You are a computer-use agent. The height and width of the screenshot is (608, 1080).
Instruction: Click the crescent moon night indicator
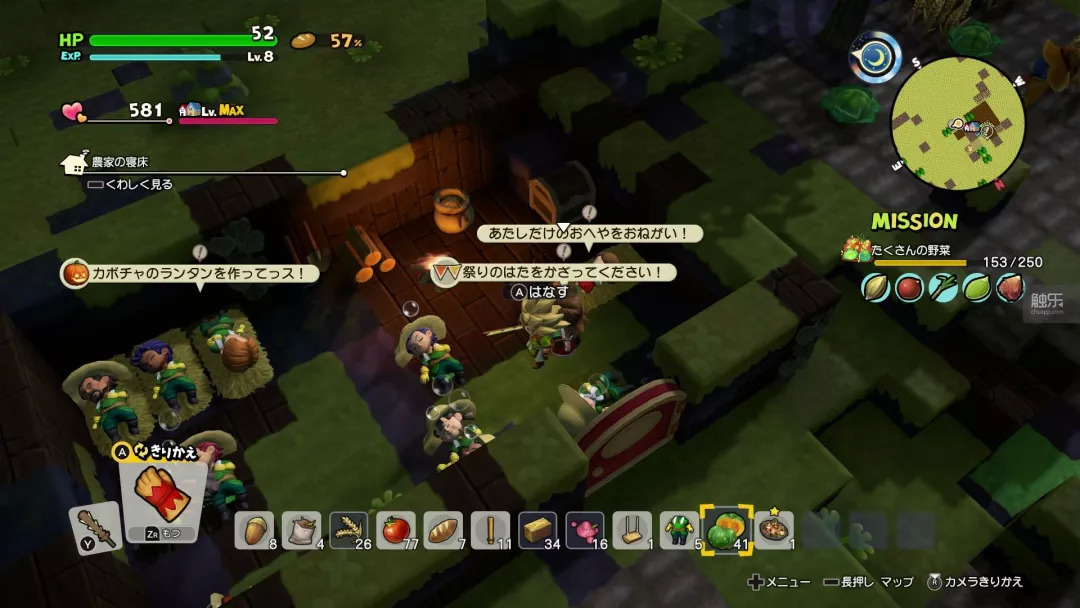[875, 57]
